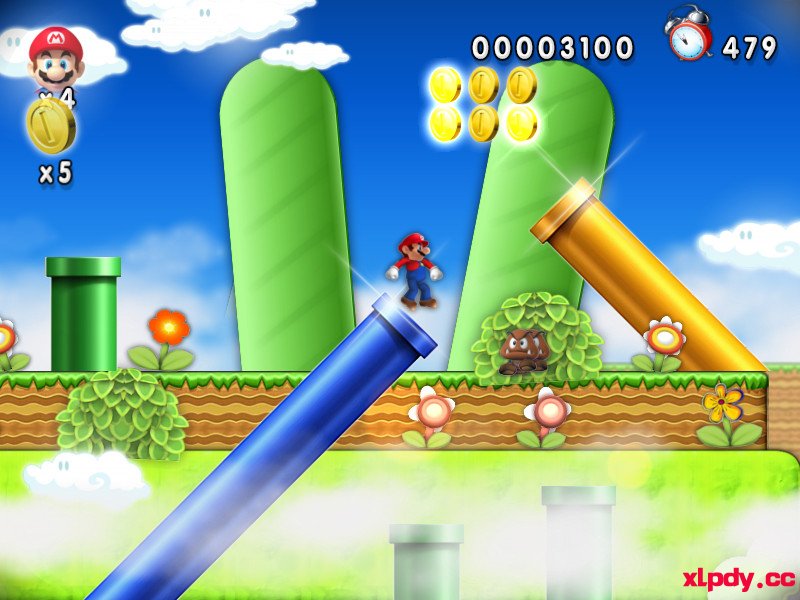
Task: Open the xlpdy.cc watermark link
Action: click(x=738, y=578)
